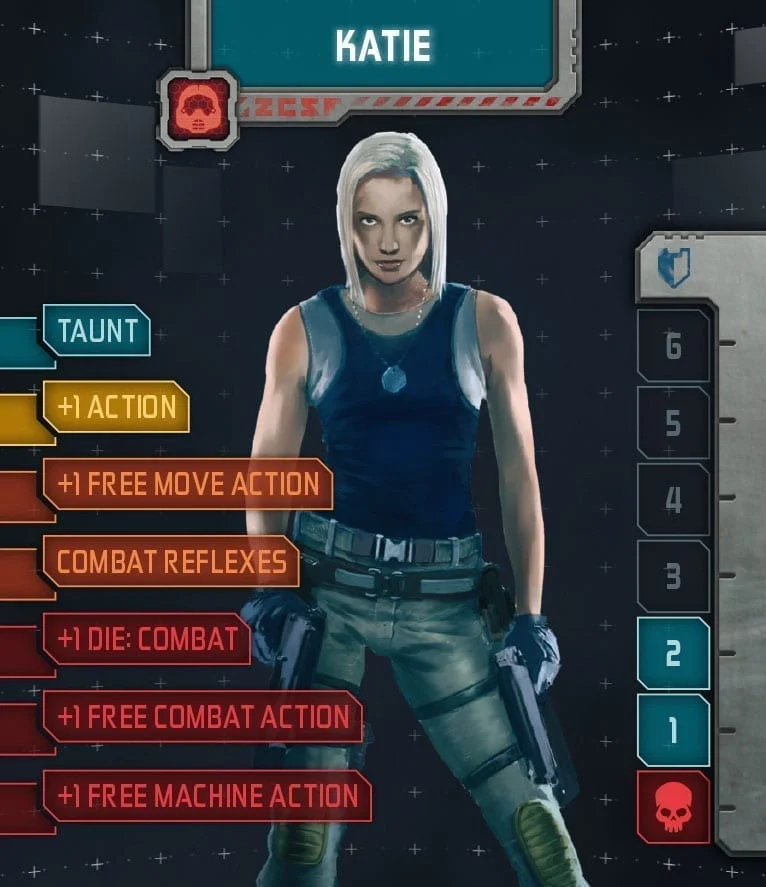766x887 pixels.
Task: Select the 1 health slot
Action: click(673, 730)
